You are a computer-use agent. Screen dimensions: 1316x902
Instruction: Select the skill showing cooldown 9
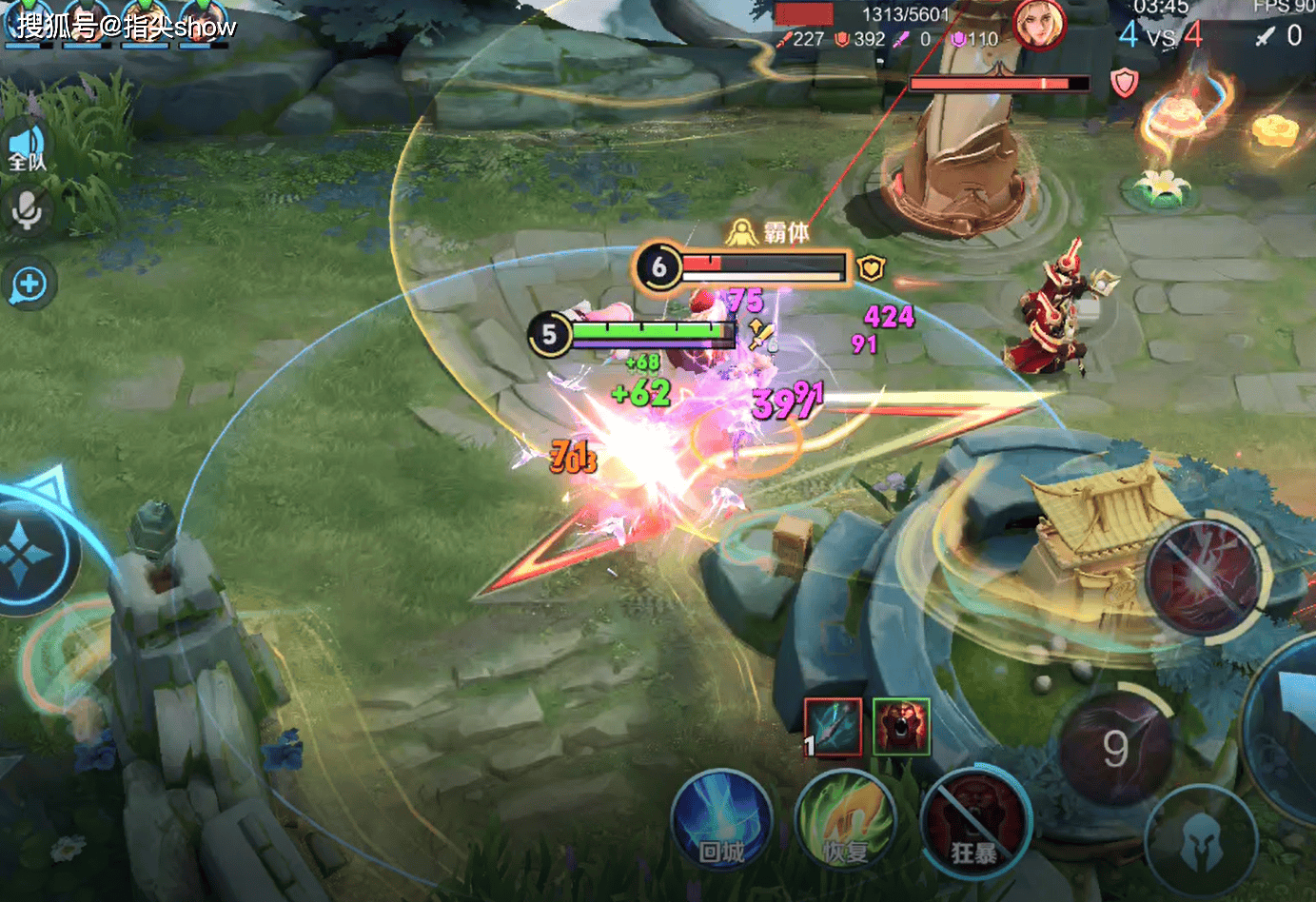1116,747
